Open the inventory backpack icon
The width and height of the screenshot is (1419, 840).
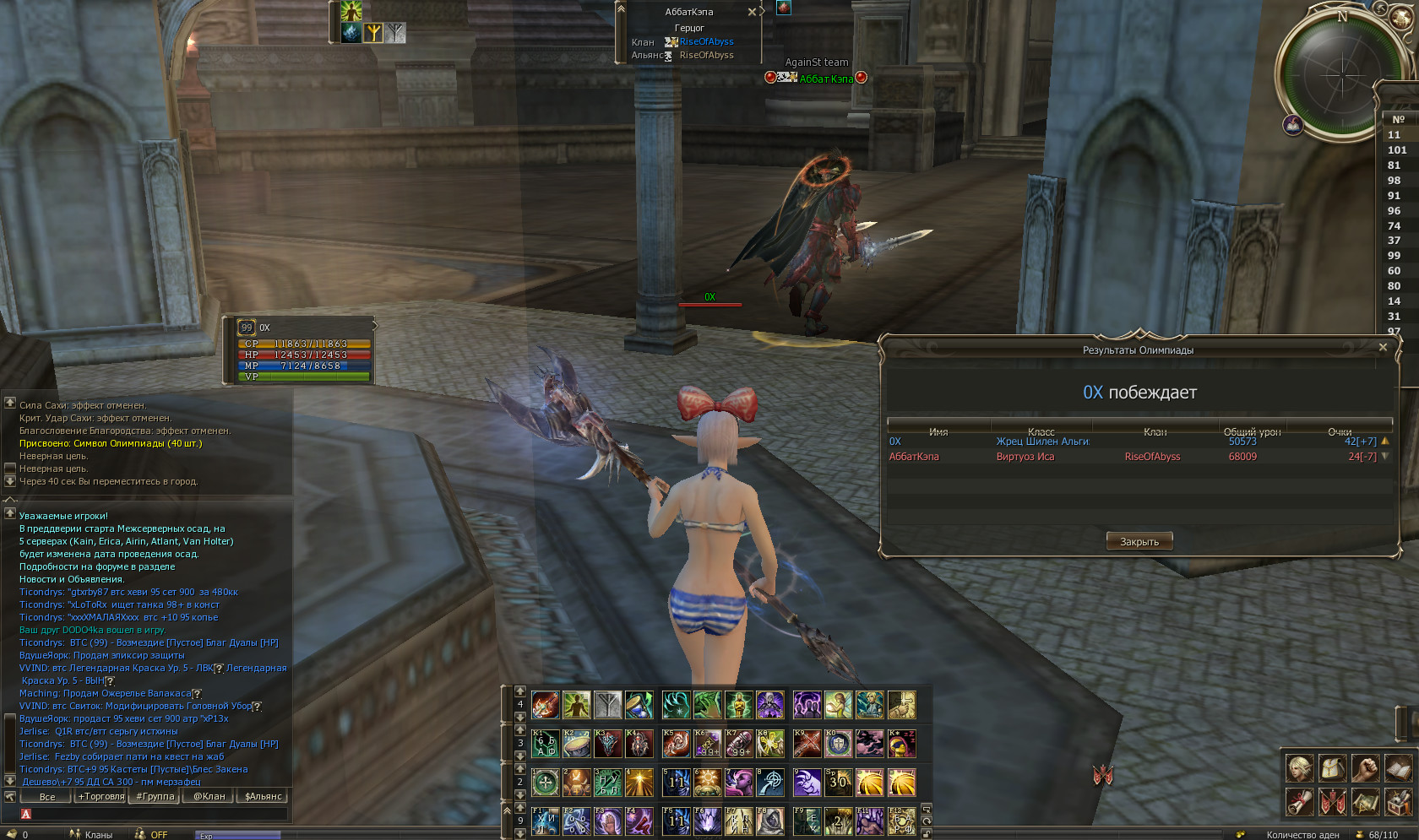click(1332, 768)
